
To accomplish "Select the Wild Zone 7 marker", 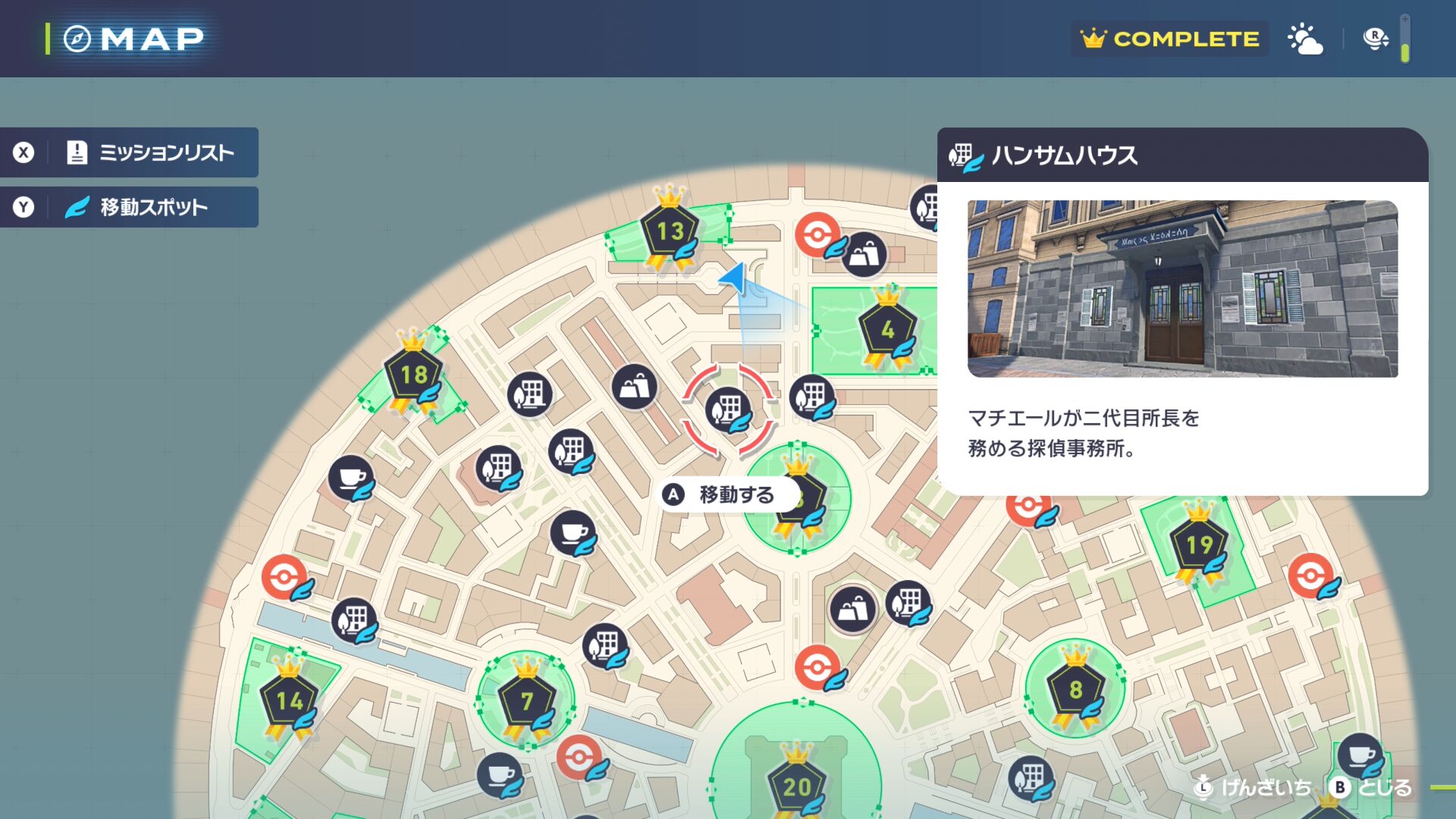I will click(526, 701).
